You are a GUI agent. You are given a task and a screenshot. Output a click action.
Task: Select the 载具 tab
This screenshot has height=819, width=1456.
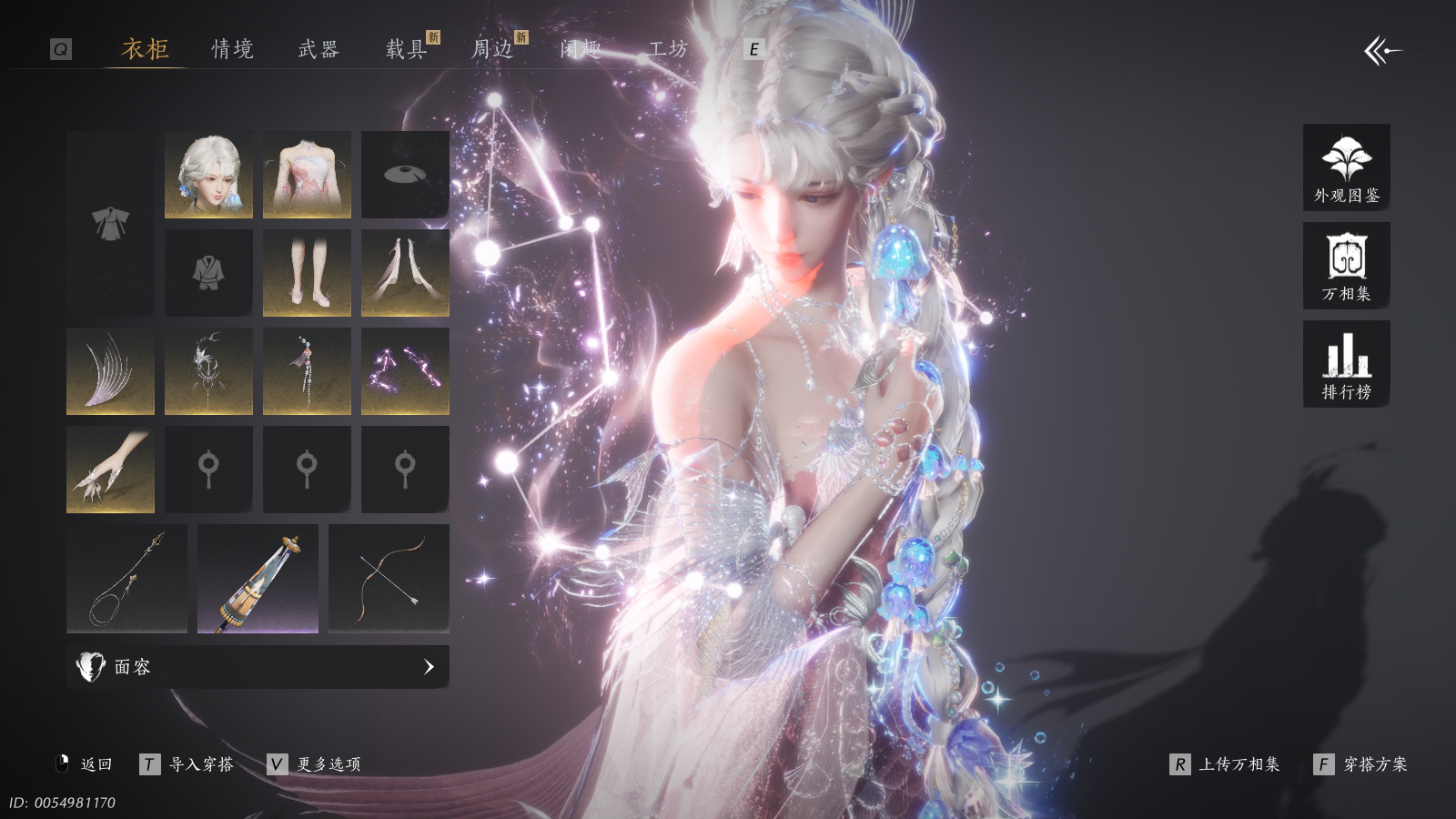coord(406,49)
